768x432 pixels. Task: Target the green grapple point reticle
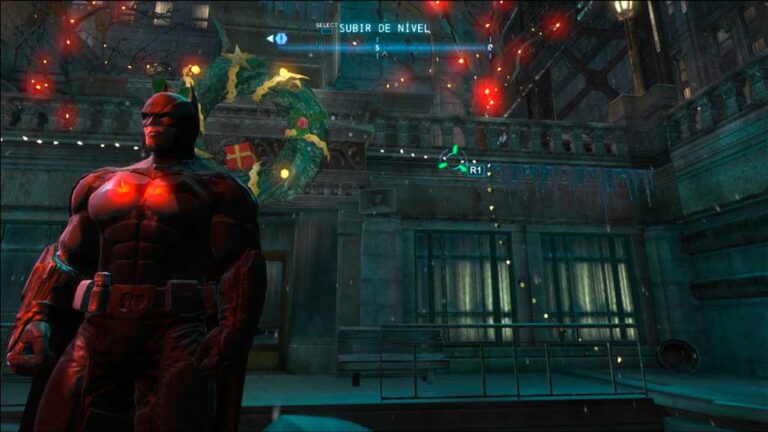click(x=452, y=162)
